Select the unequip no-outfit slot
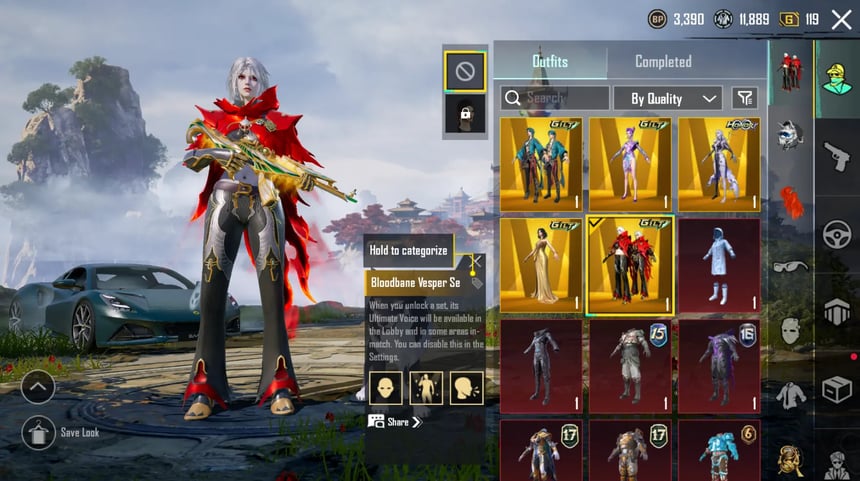Image resolution: width=860 pixels, height=481 pixels. [464, 71]
